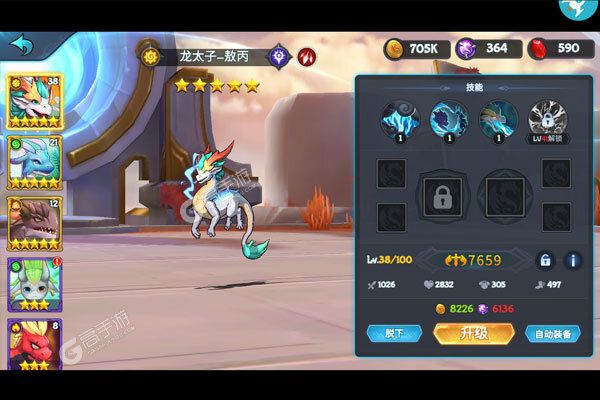The image size is (600, 400).
Task: Tap the red gem currency counter
Action: pyautogui.click(x=555, y=48)
